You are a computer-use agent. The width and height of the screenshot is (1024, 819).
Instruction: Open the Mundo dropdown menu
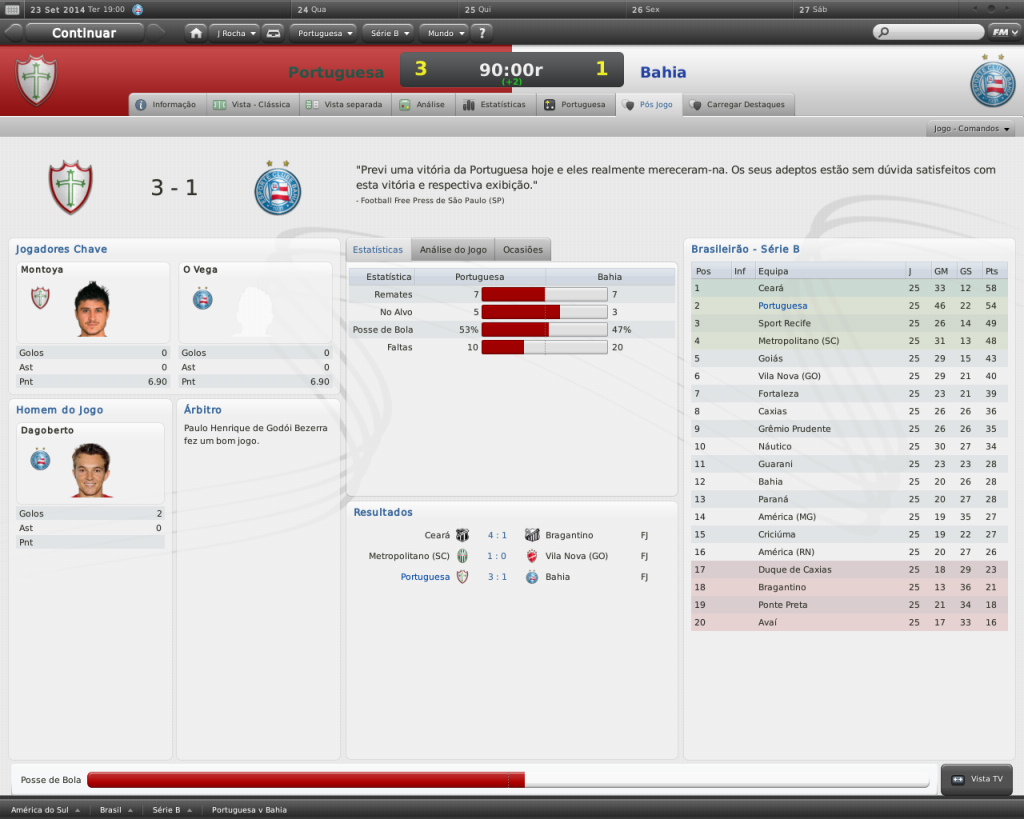pos(443,33)
